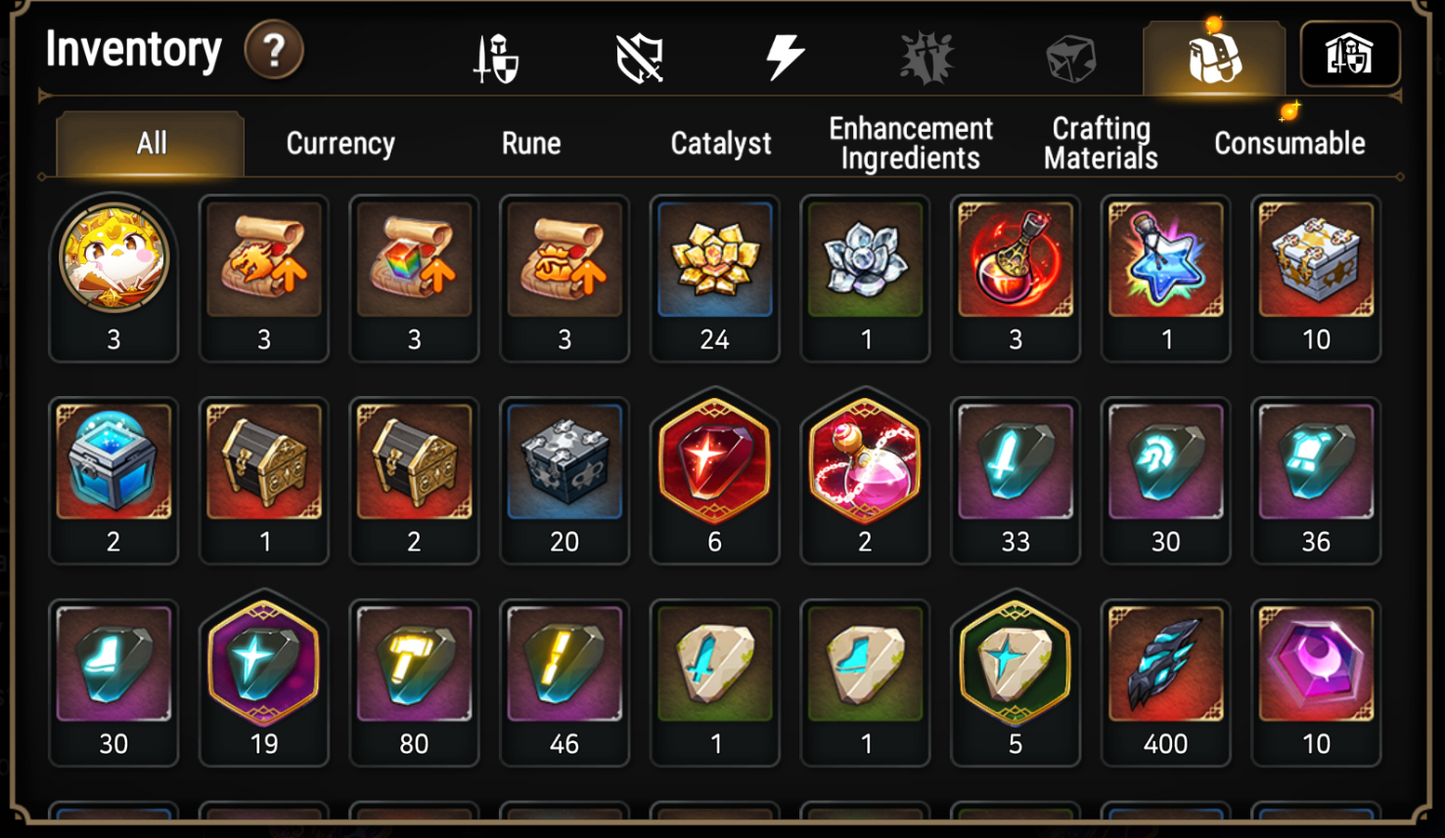Open the Inventory help question mark
1445x838 pixels.
coord(272,48)
